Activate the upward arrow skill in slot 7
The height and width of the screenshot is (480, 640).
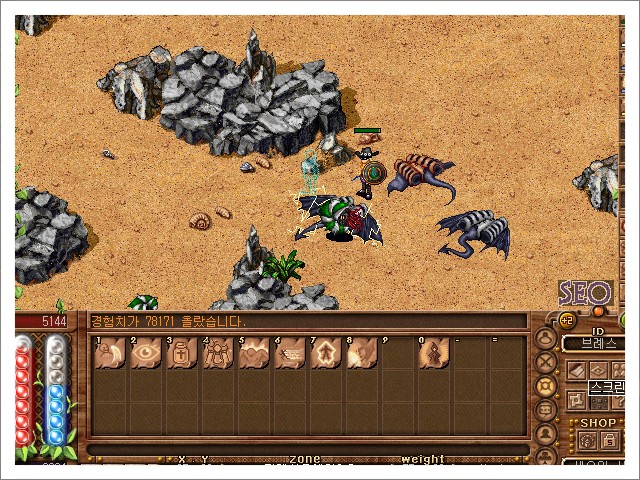click(x=326, y=353)
